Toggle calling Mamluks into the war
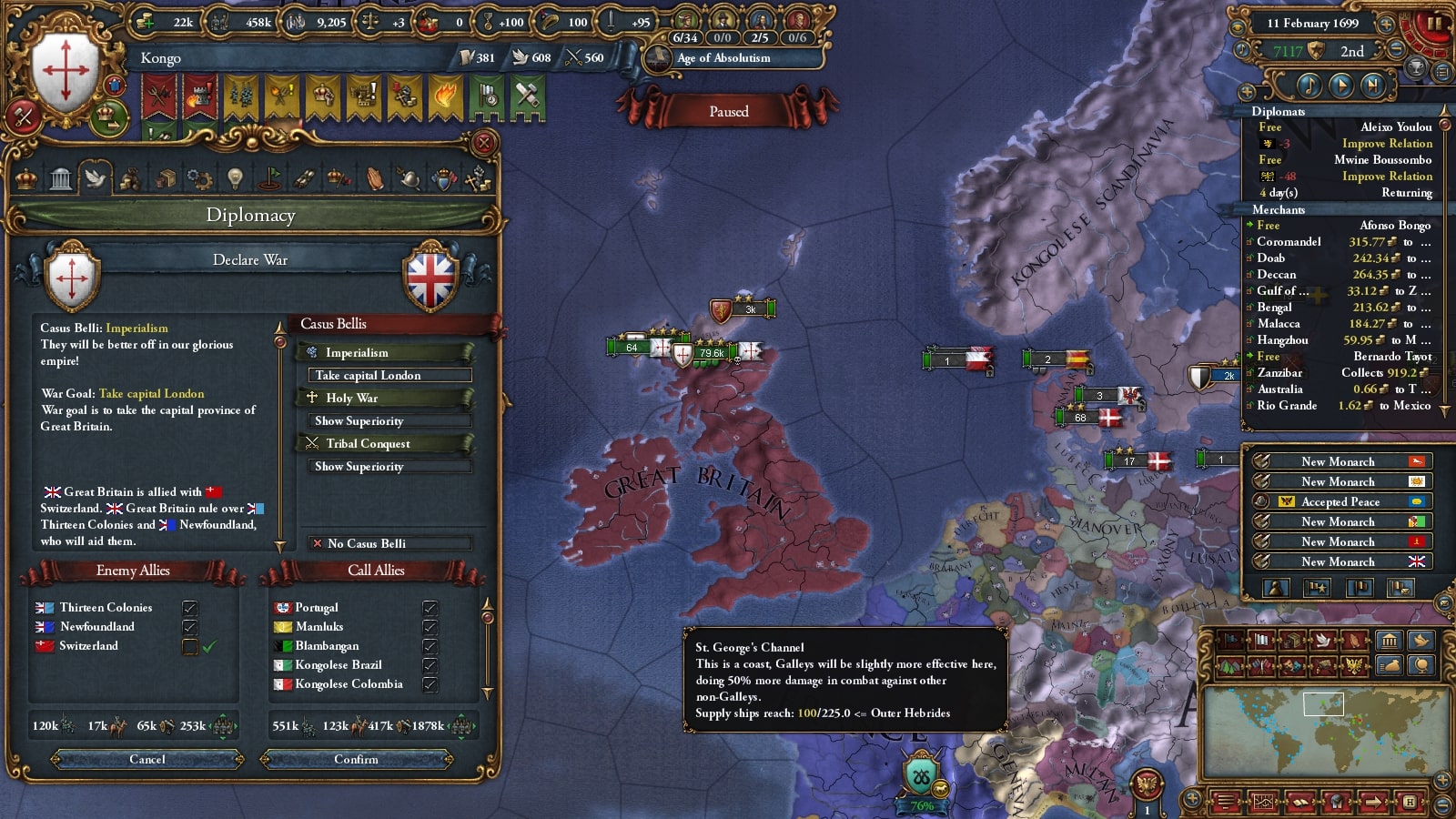Image resolution: width=1456 pixels, height=819 pixels. point(430,627)
